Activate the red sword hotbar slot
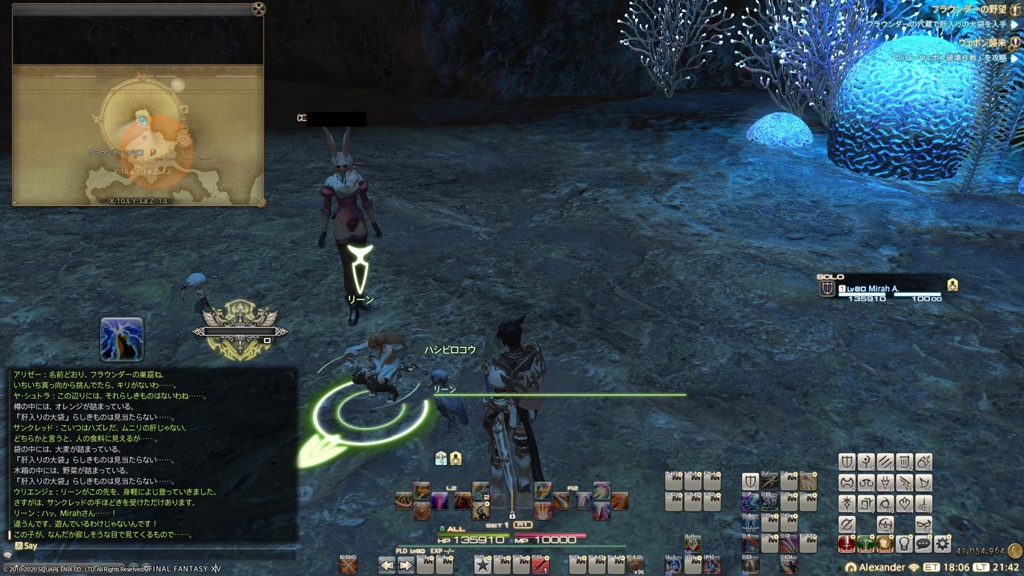 coord(539,566)
